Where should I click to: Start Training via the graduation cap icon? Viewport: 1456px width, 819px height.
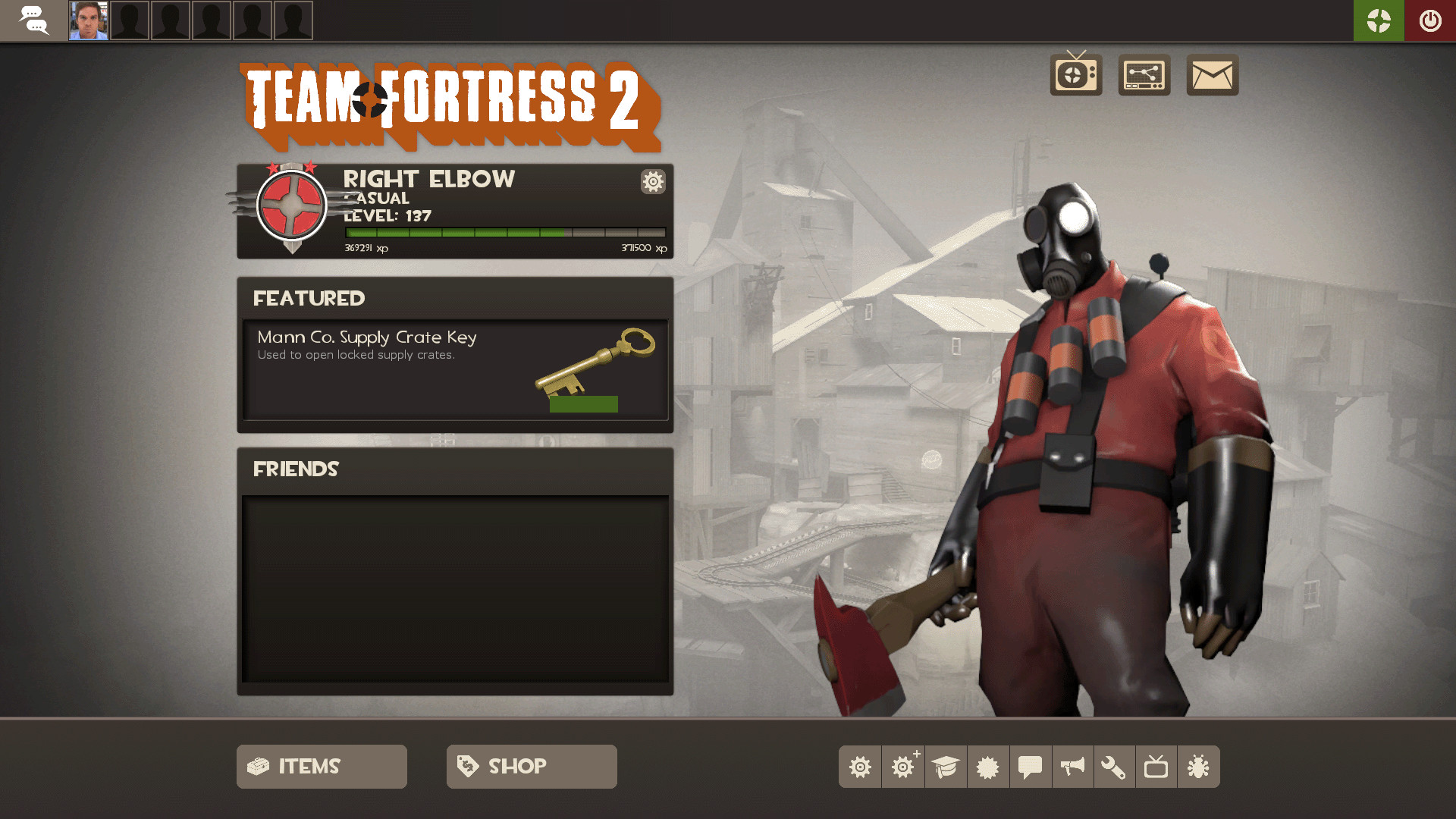click(946, 767)
